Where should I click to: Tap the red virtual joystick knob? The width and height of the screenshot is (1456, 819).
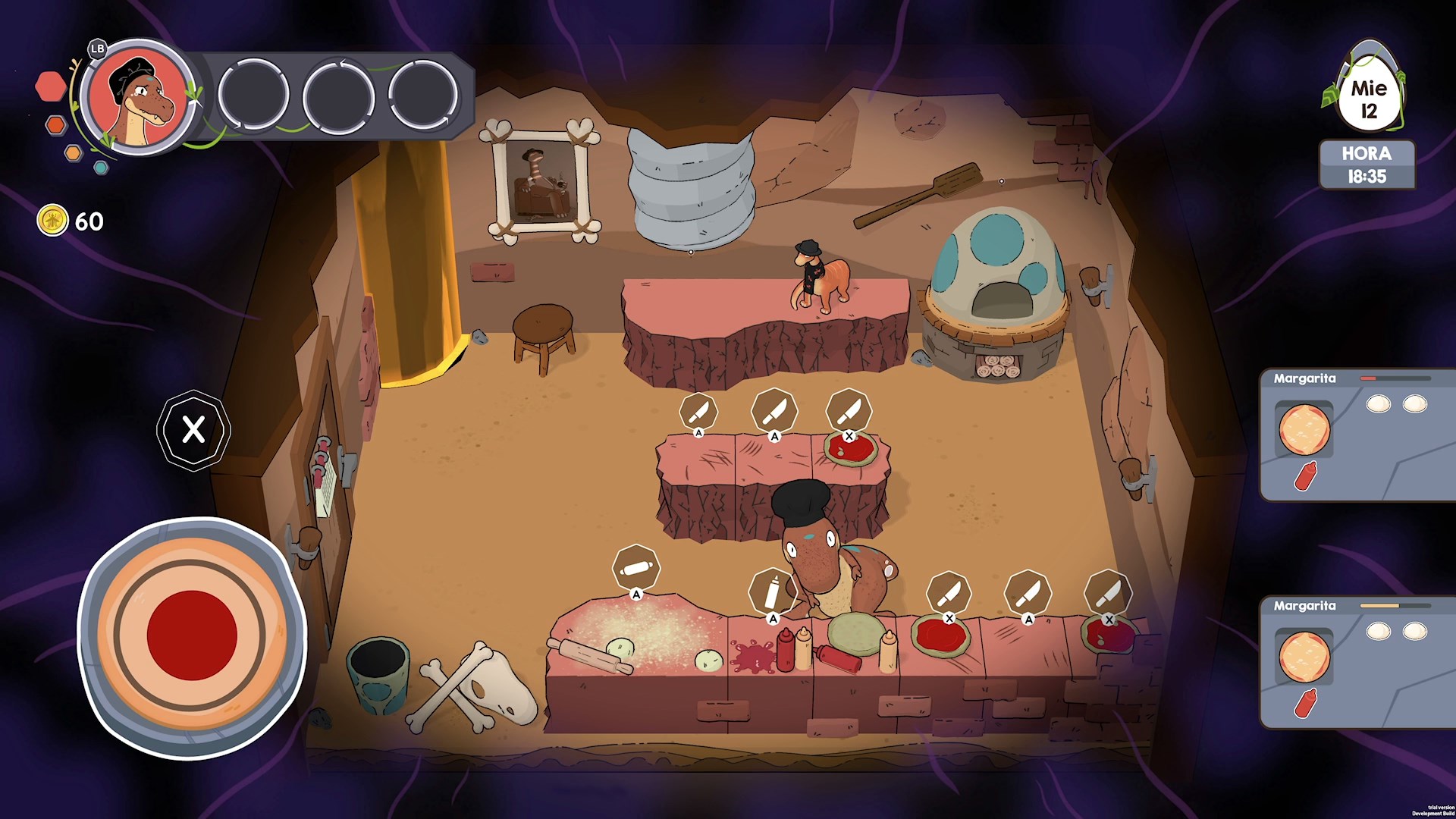(192, 635)
